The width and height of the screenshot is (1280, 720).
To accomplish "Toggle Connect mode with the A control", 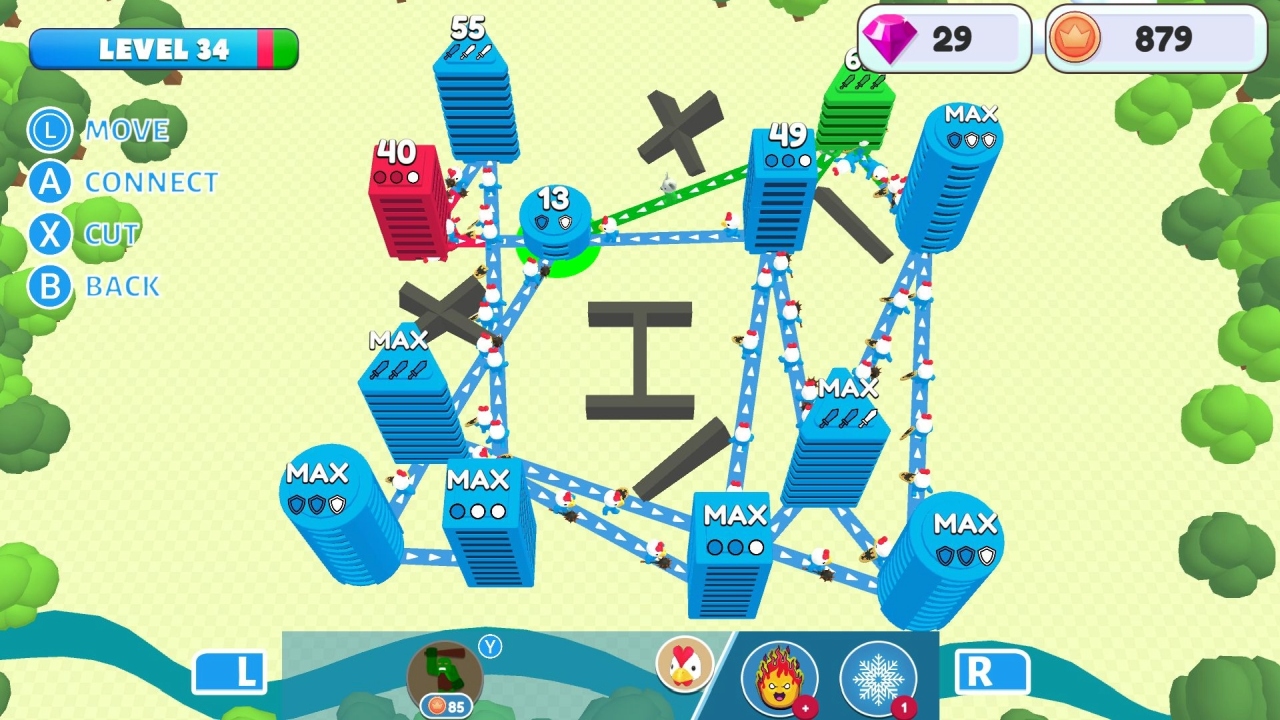I will click(x=49, y=183).
